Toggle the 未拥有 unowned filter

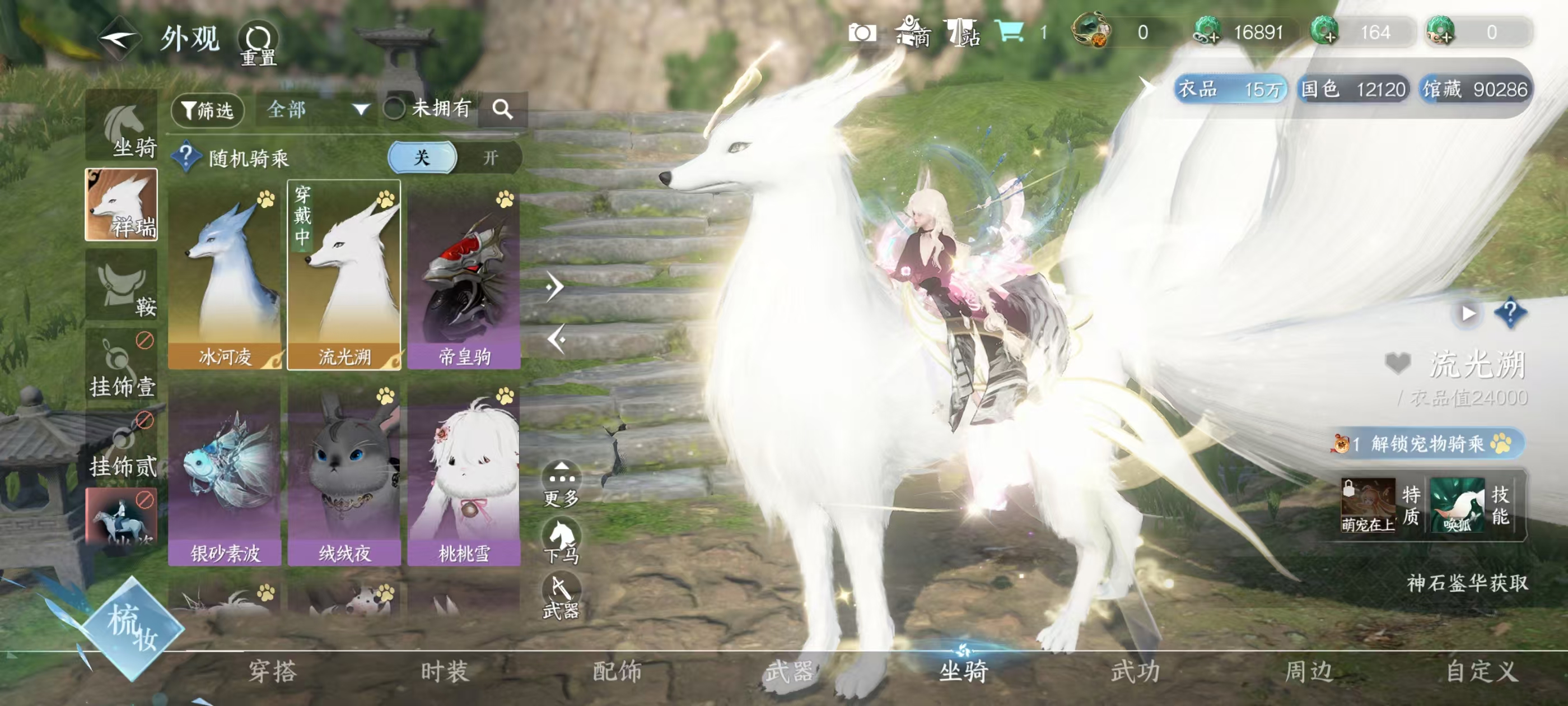[395, 109]
